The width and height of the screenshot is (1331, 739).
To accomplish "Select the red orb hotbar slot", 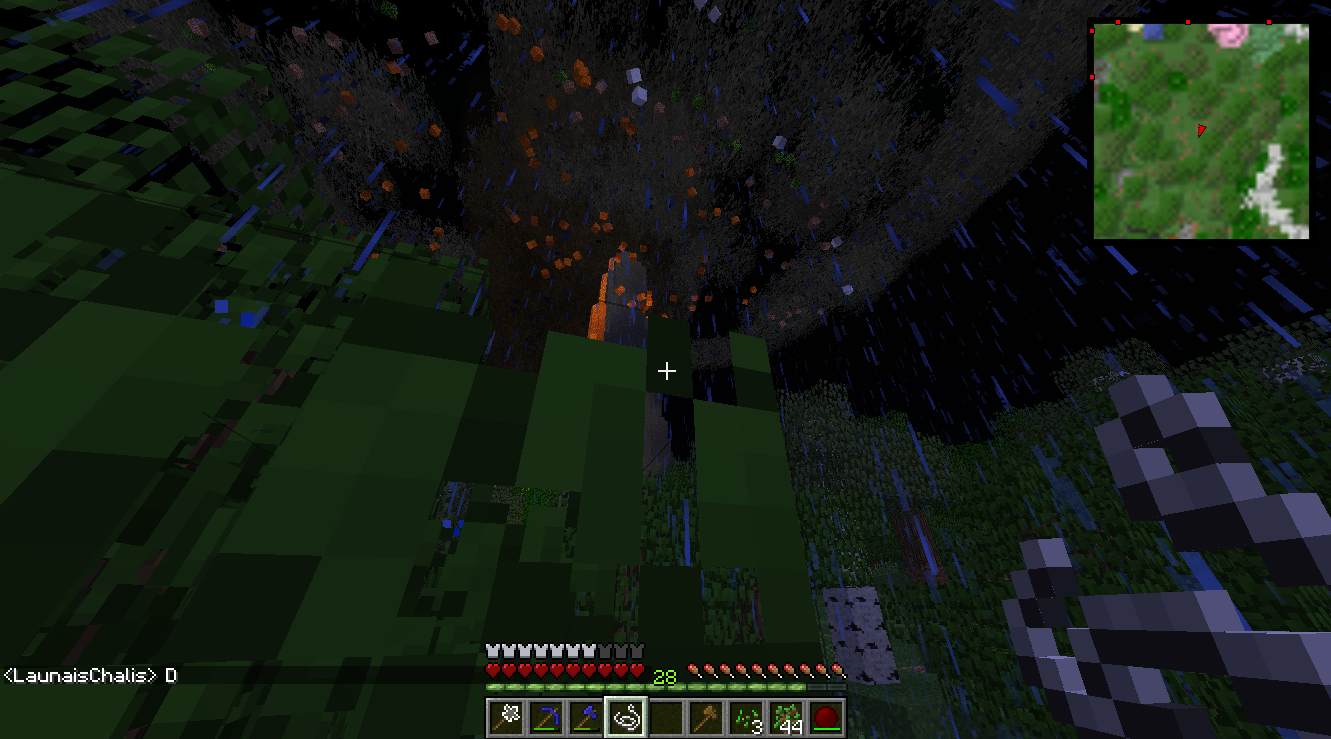I will pyautogui.click(x=827, y=717).
